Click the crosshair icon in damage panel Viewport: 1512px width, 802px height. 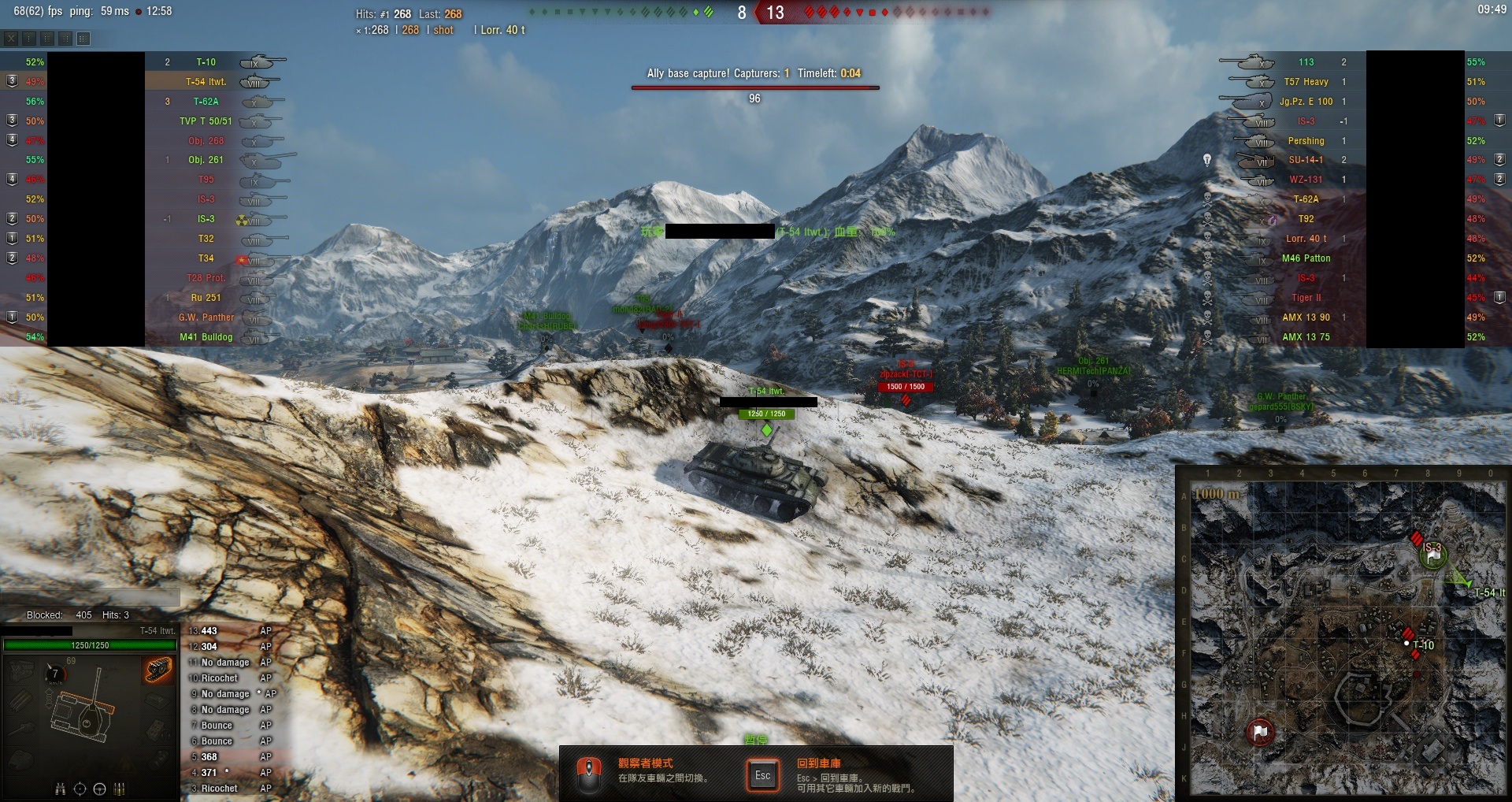pyautogui.click(x=80, y=789)
